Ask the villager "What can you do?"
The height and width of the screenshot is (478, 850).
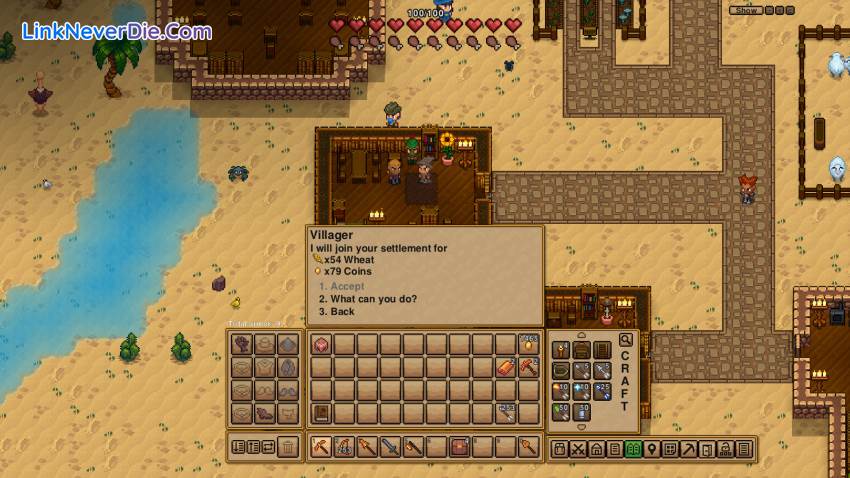point(367,299)
